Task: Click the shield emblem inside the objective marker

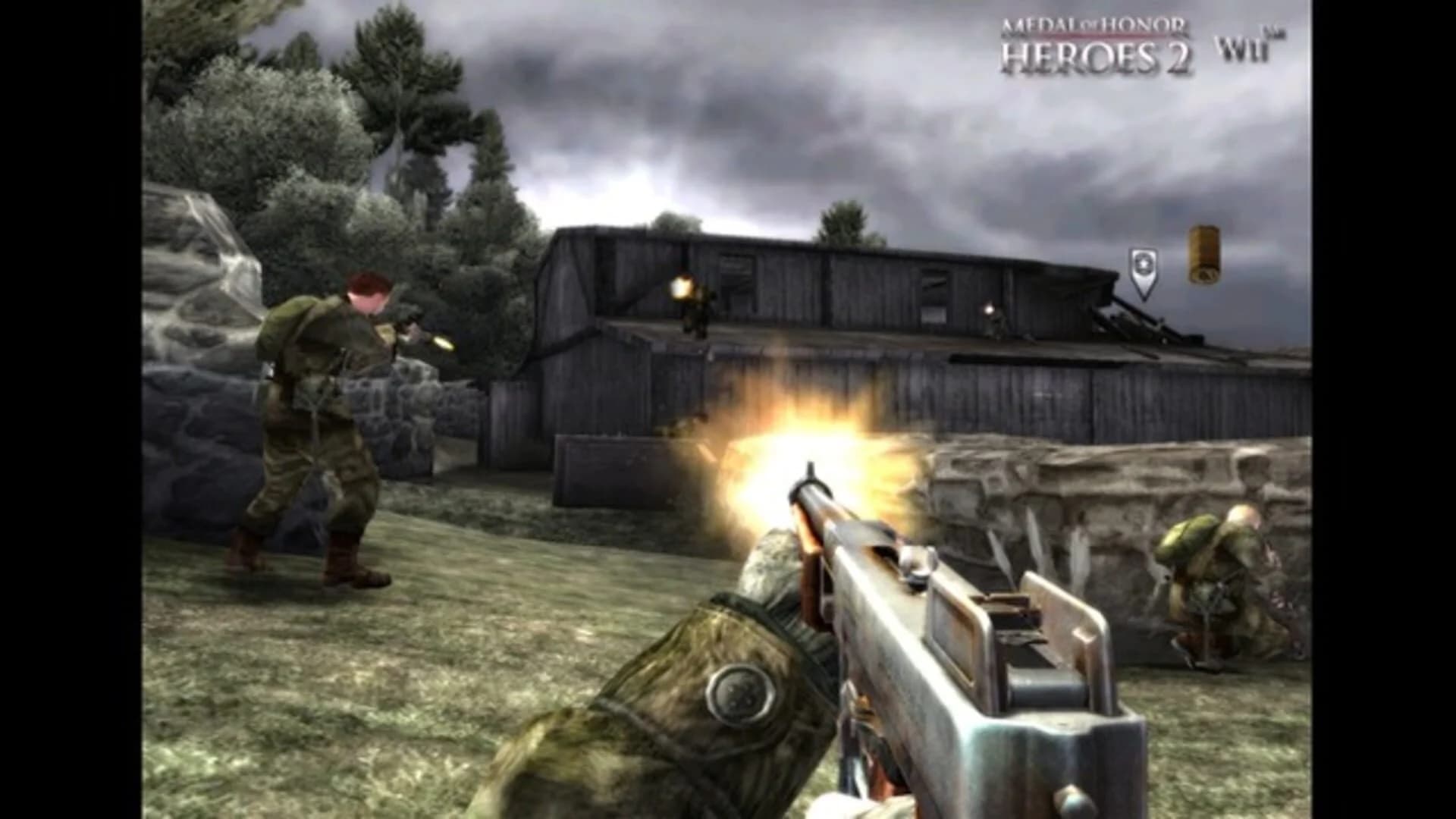Action: tap(1144, 262)
